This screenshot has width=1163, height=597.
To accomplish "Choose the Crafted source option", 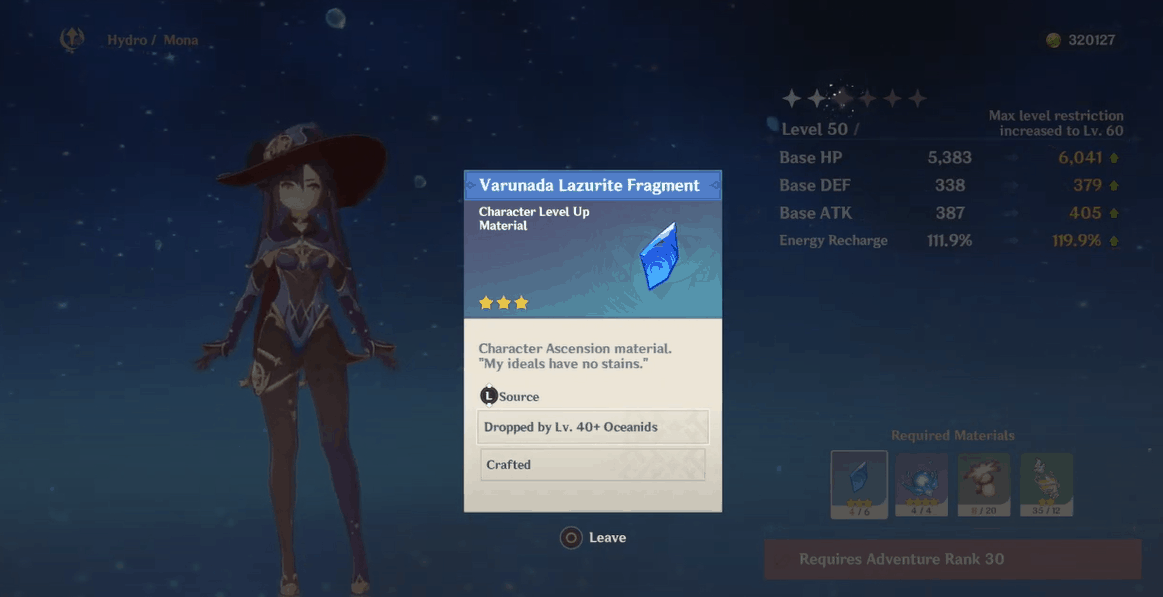I will (593, 465).
